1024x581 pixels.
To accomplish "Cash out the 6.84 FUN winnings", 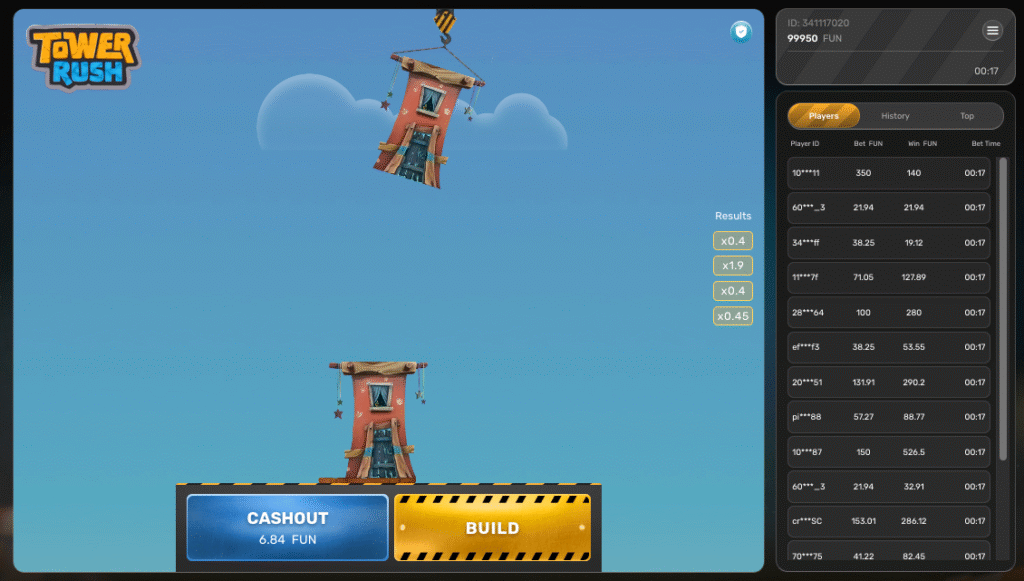I will pyautogui.click(x=287, y=527).
